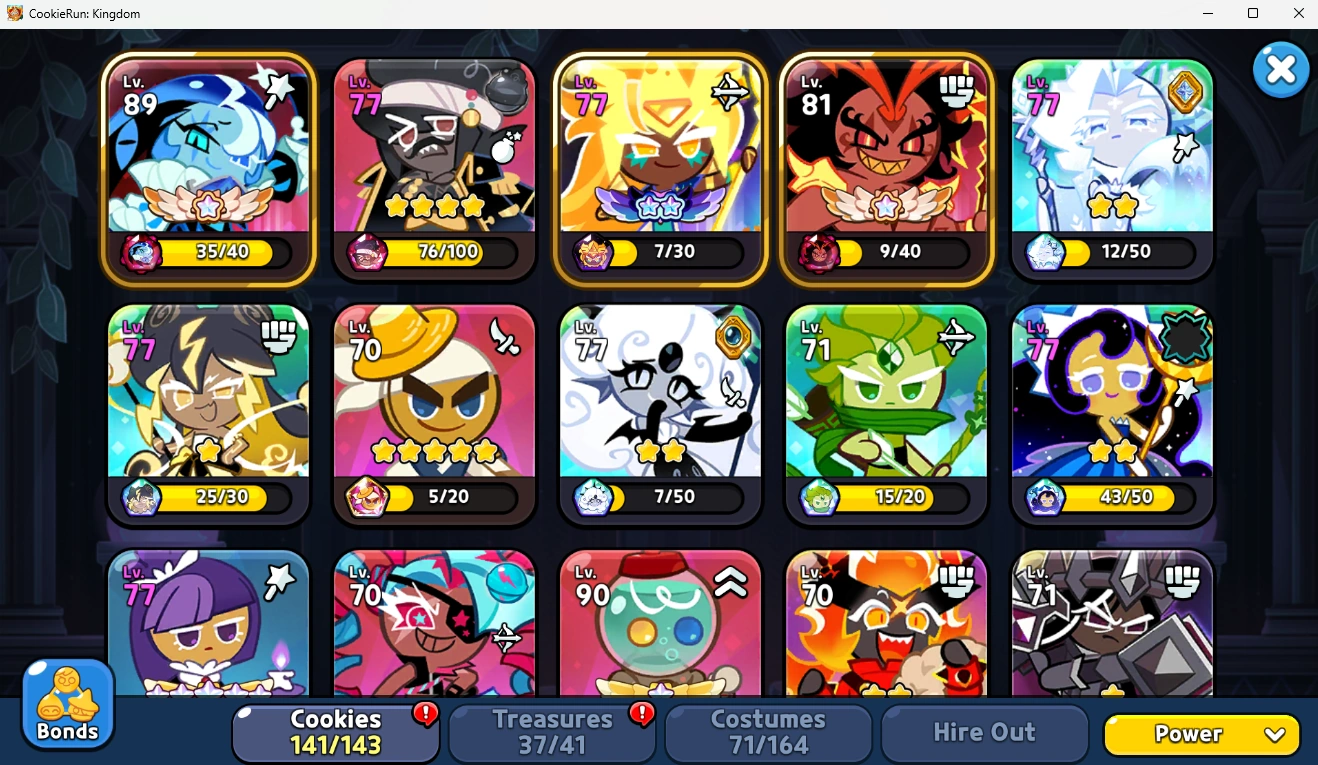Select the Hire Out tab
The width and height of the screenshot is (1318, 765).
coord(984,732)
